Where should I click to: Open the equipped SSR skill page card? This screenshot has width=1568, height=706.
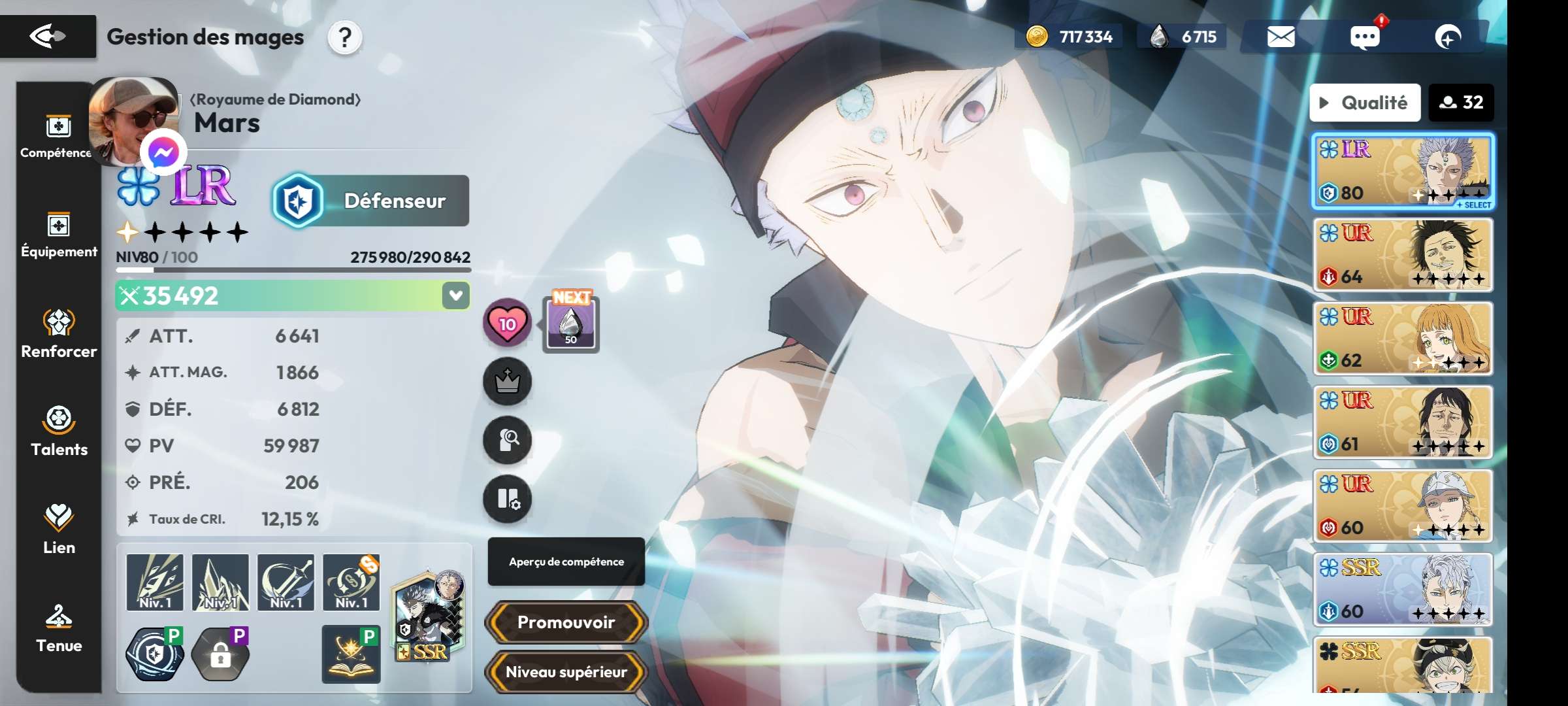[x=429, y=616]
